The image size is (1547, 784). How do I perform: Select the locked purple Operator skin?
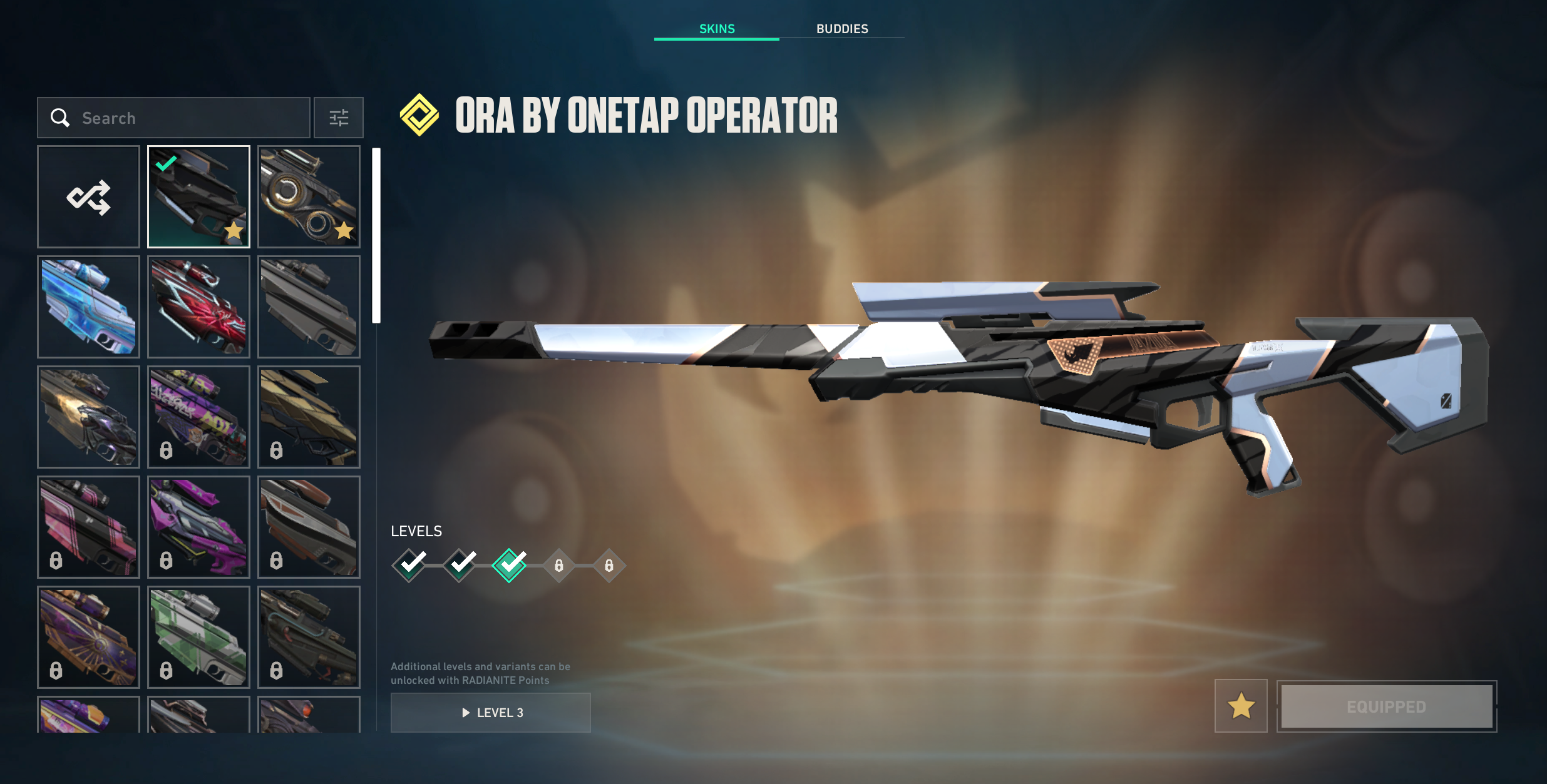click(198, 527)
